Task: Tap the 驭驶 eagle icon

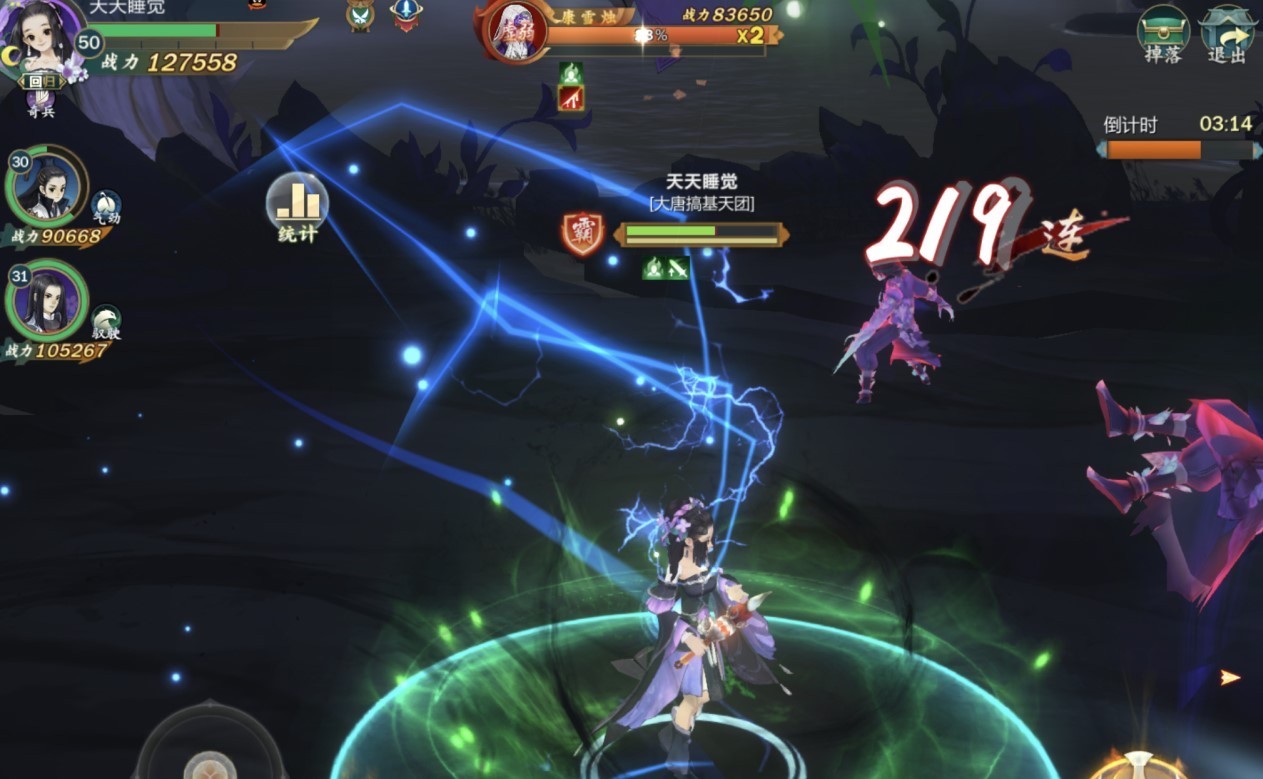Action: pos(106,319)
